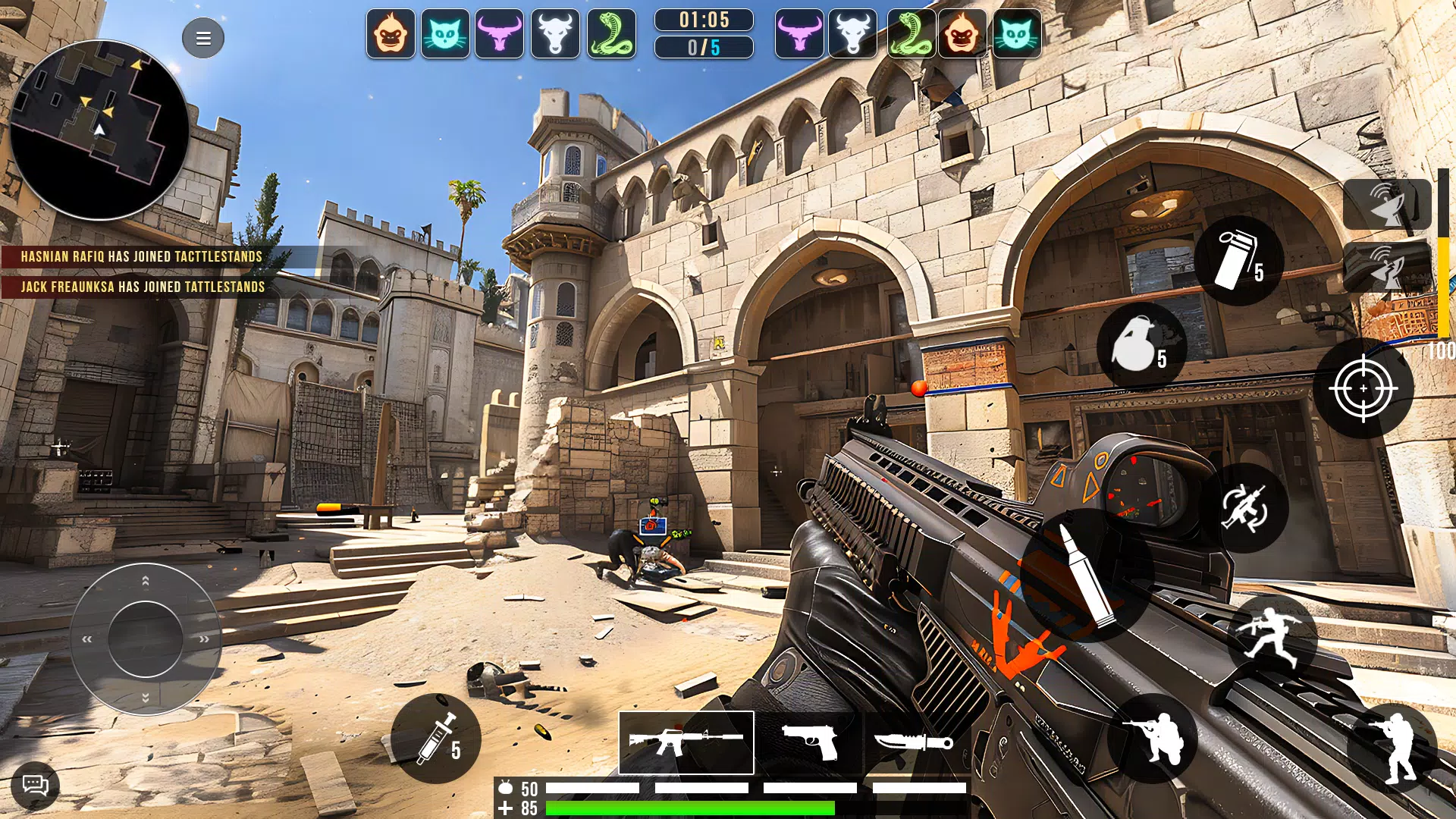Tap the standing soldier stance button

1392,748
